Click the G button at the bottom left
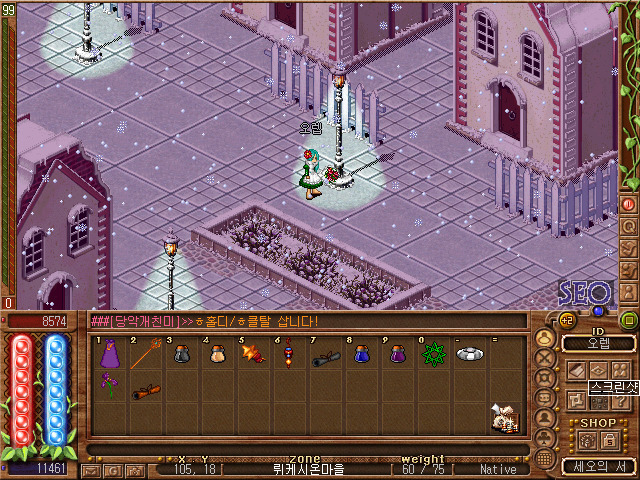The image size is (640, 480). pyautogui.click(x=112, y=469)
